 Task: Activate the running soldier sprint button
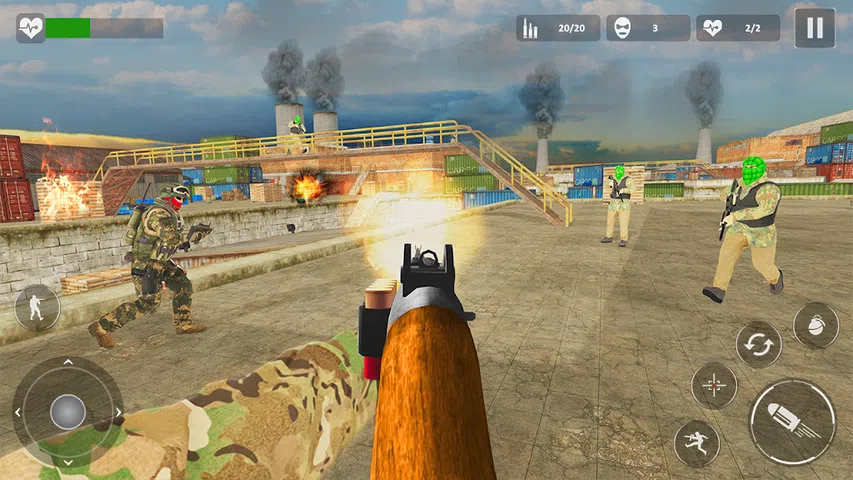[696, 443]
